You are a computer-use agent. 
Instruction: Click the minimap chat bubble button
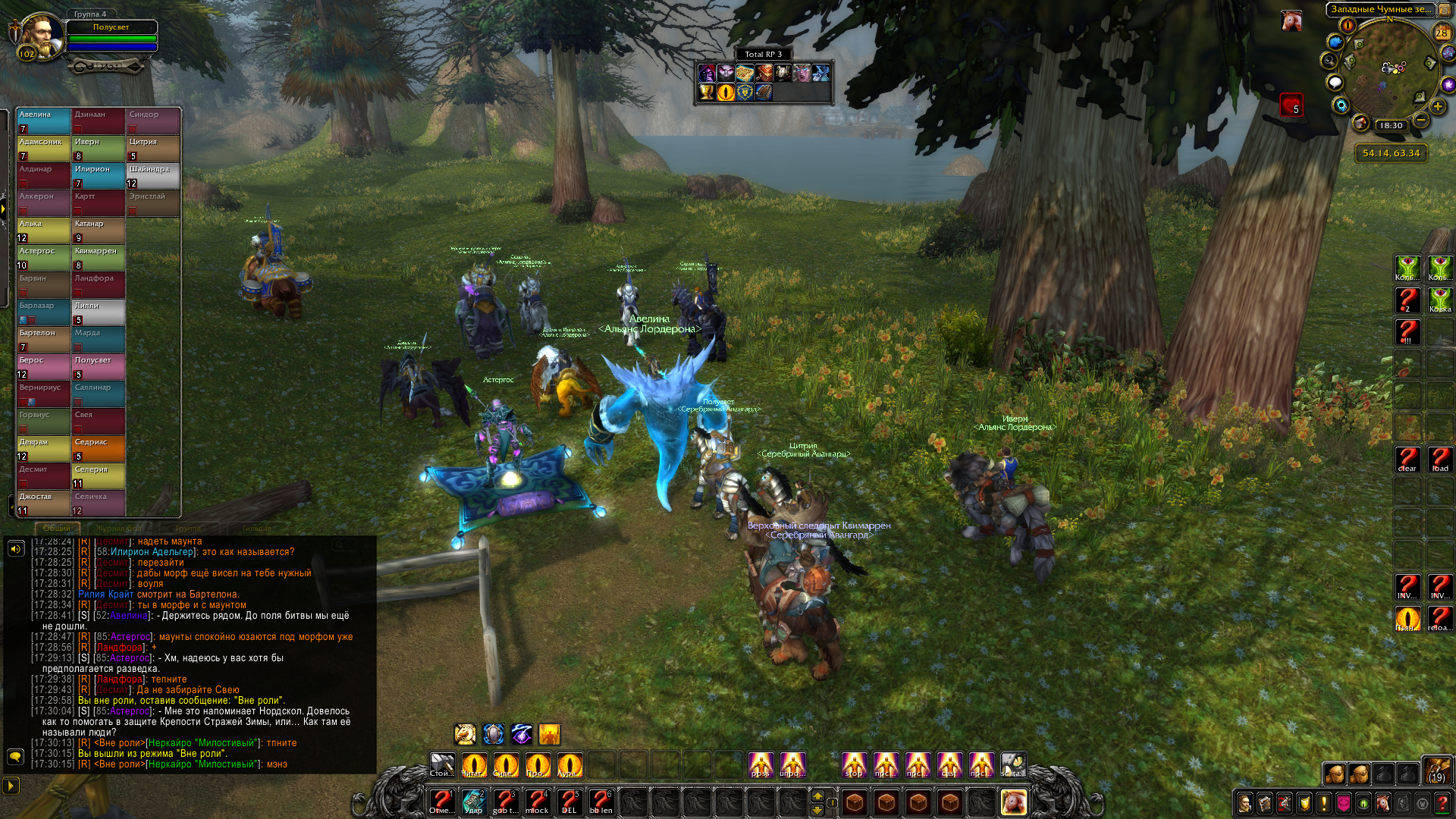[x=1335, y=83]
